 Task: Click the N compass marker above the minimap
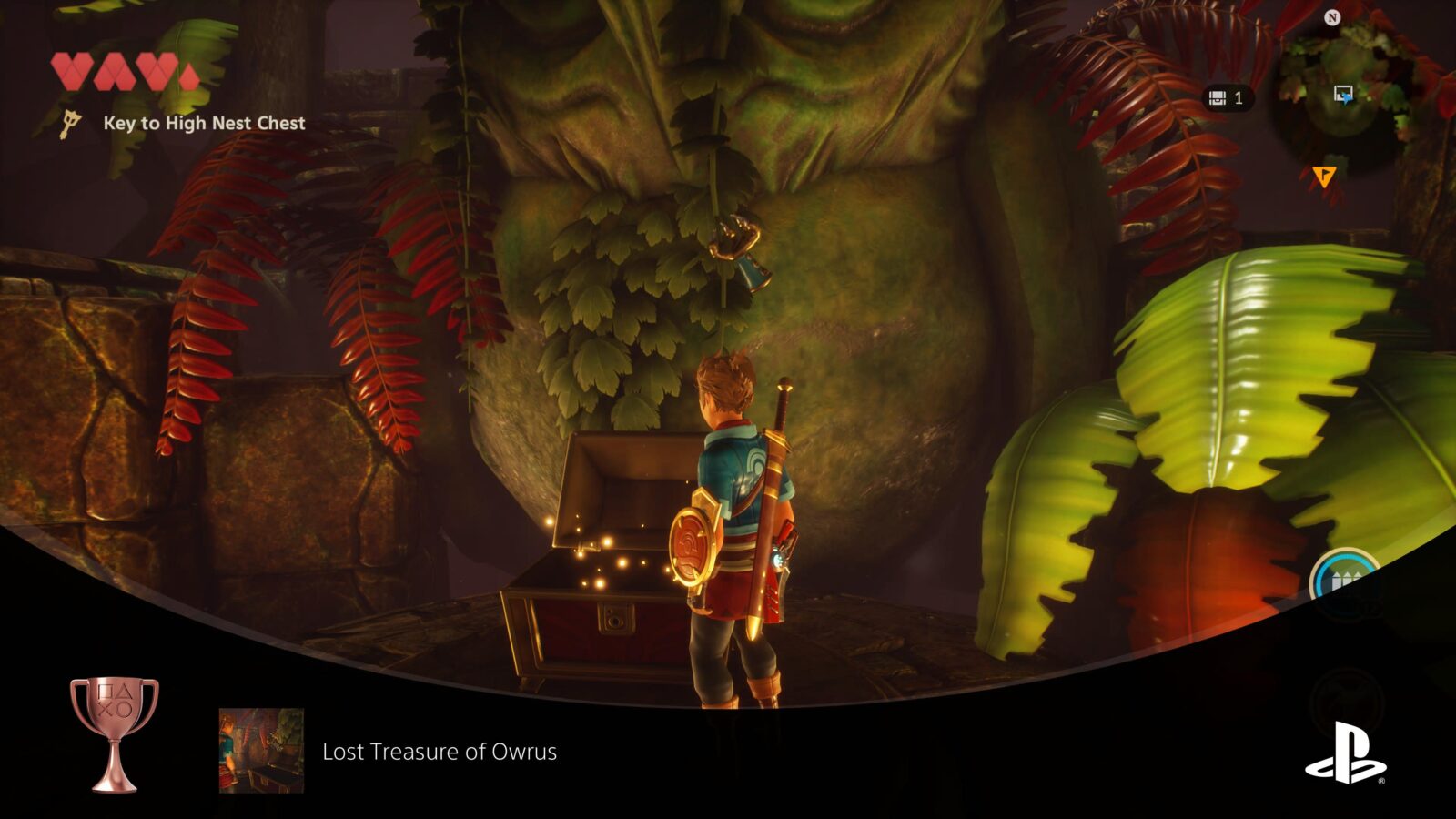[x=1331, y=17]
